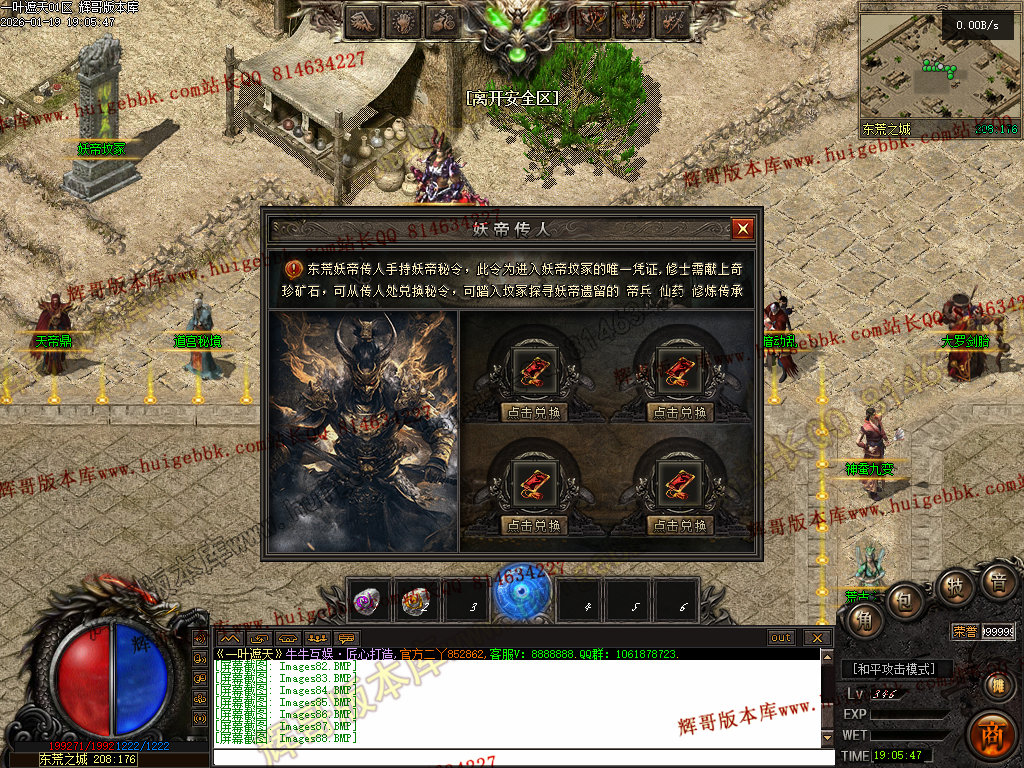Image resolution: width=1024 pixels, height=768 pixels.
Task: Toggle the 和平攻击模式 attack mode label
Action: tap(894, 669)
